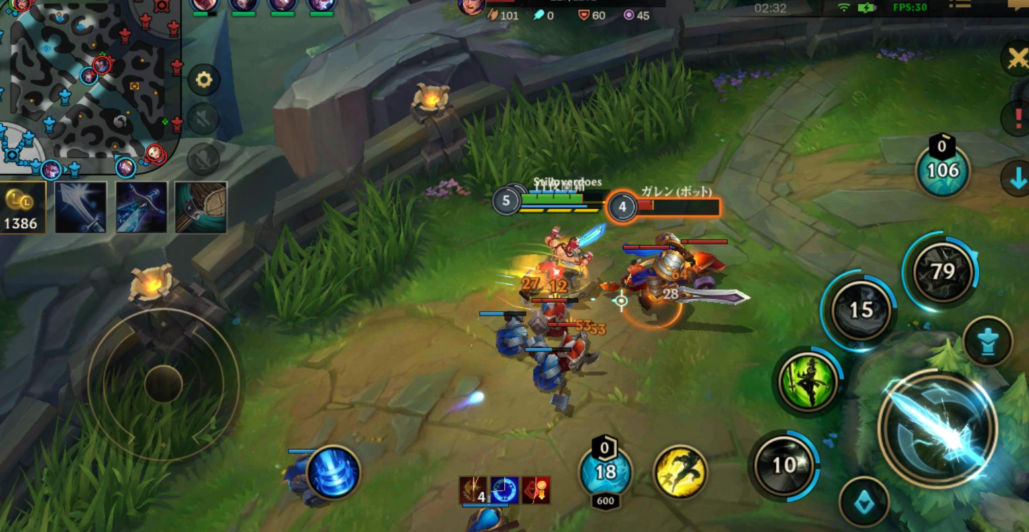
Task: Activate the green glowing ability
Action: pyautogui.click(x=809, y=381)
